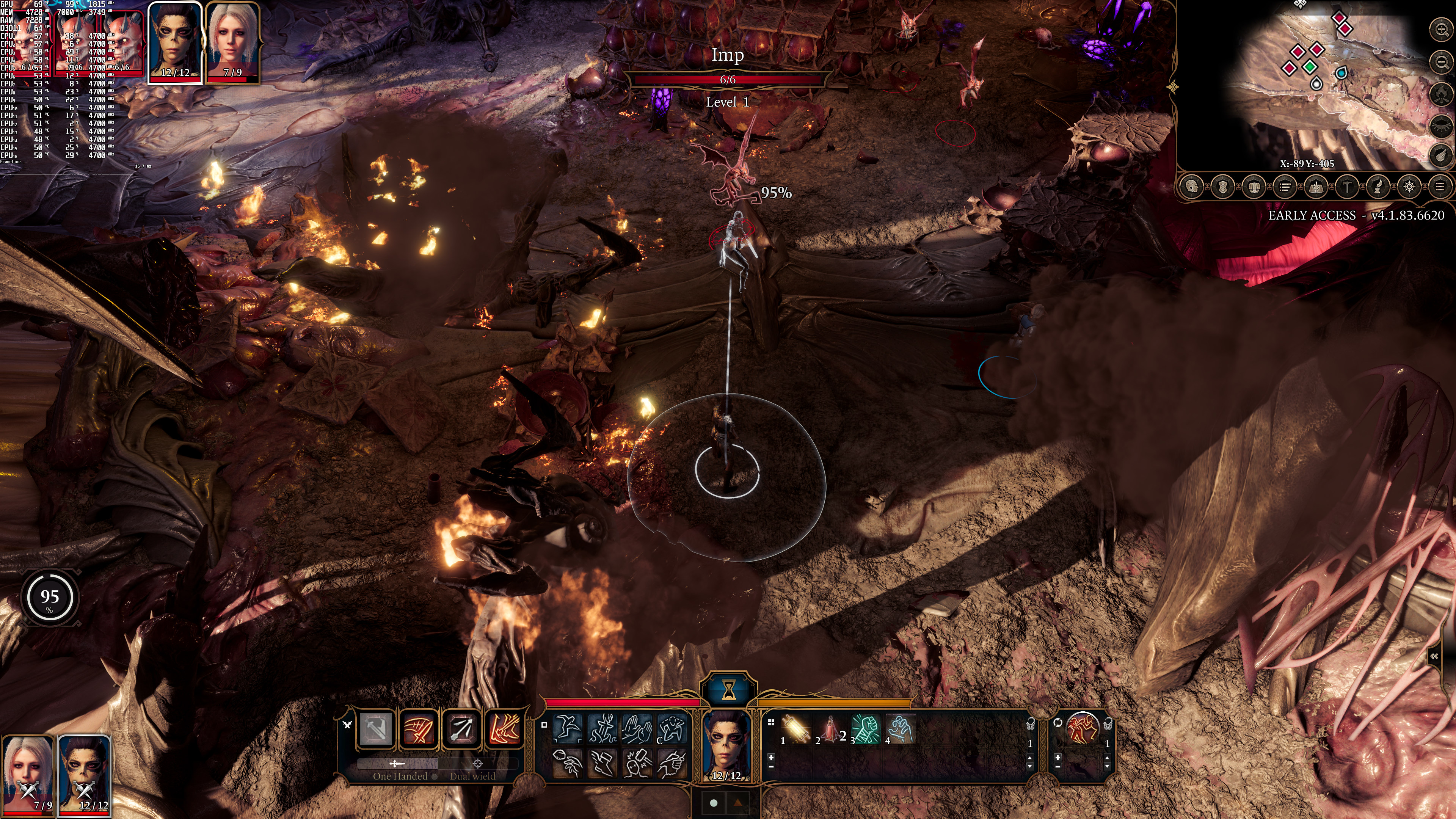Viewport: 1456px width, 819px height.
Task: End turn with the hourglass button
Action: tap(728, 689)
